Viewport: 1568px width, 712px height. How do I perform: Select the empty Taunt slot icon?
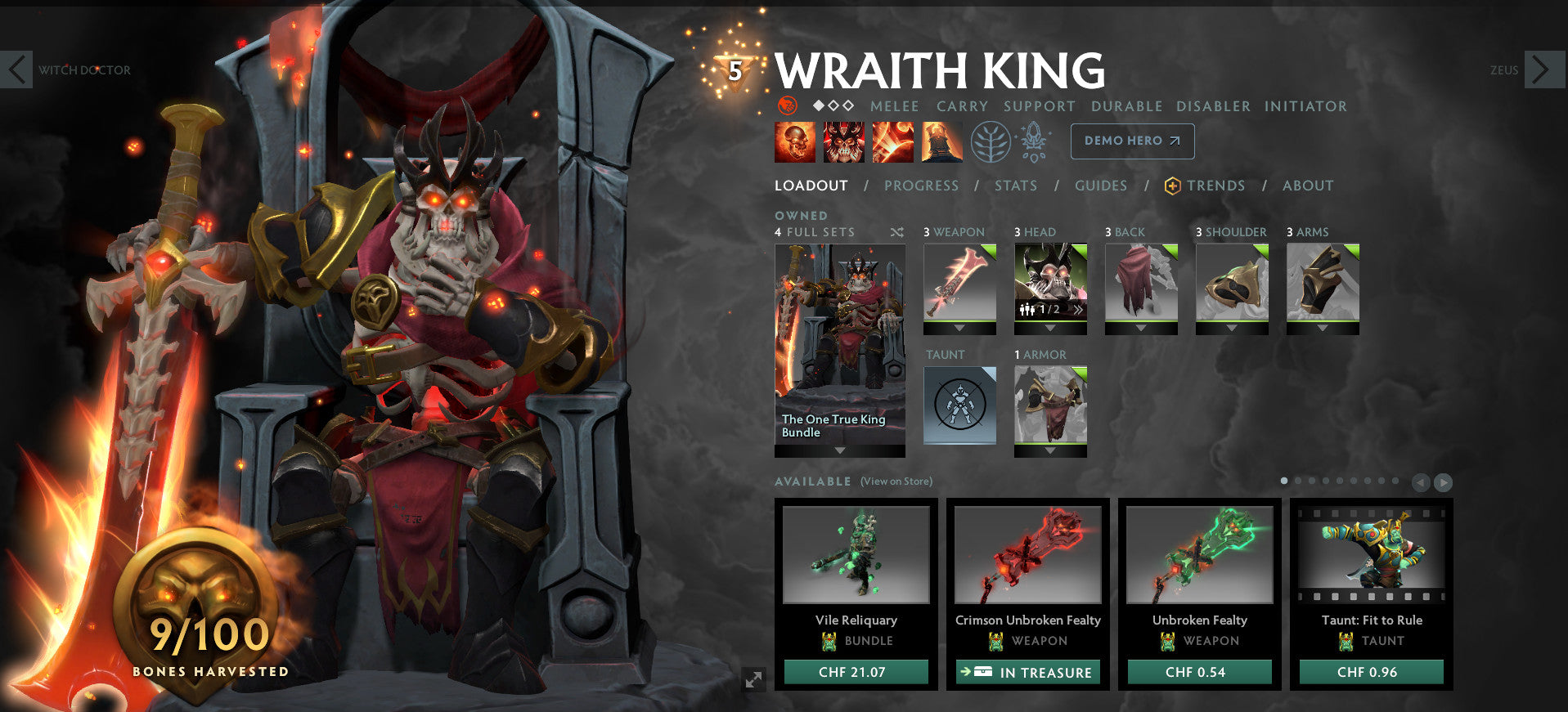[x=960, y=404]
